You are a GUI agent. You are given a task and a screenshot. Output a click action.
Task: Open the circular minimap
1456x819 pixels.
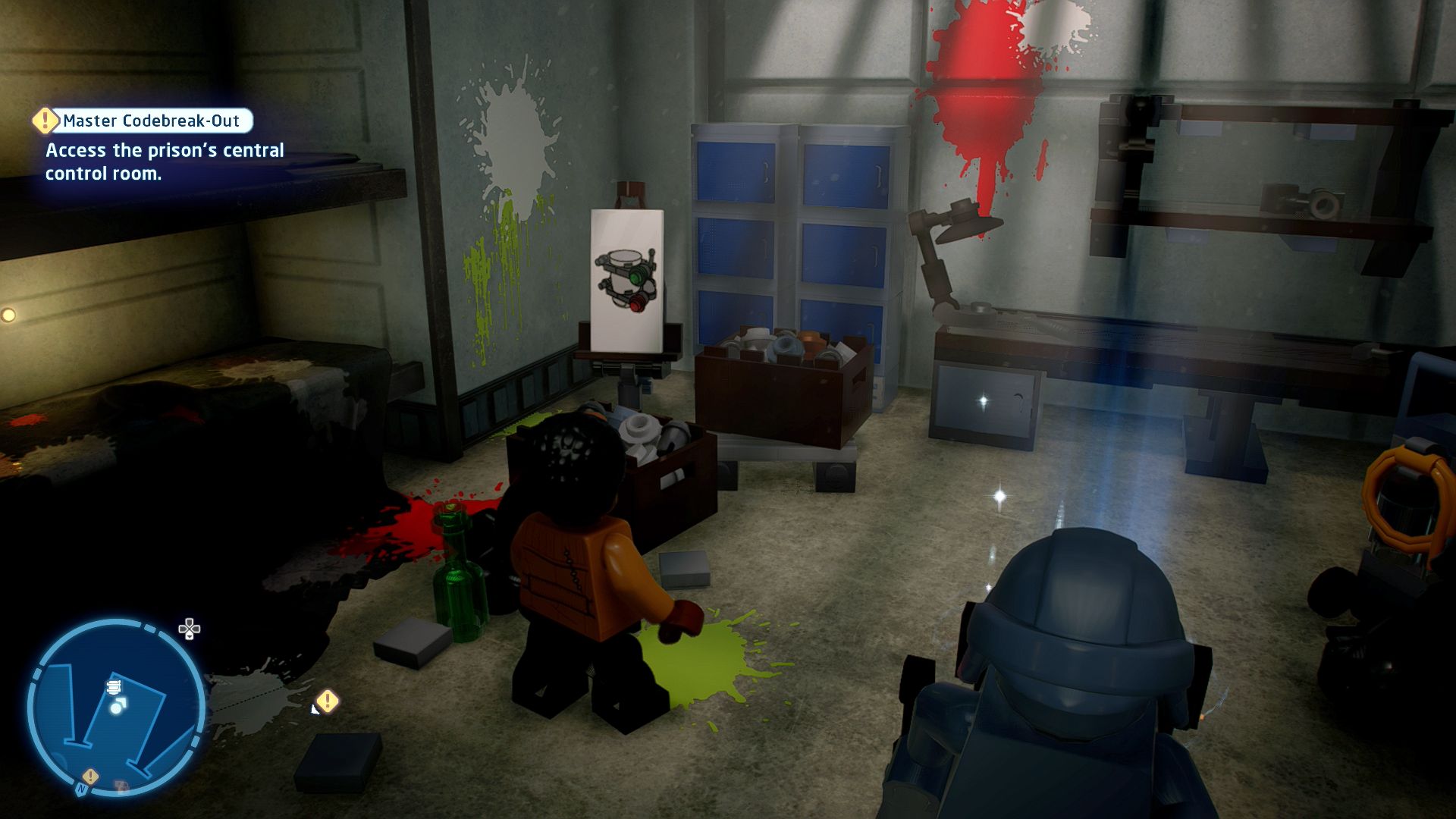(116, 708)
